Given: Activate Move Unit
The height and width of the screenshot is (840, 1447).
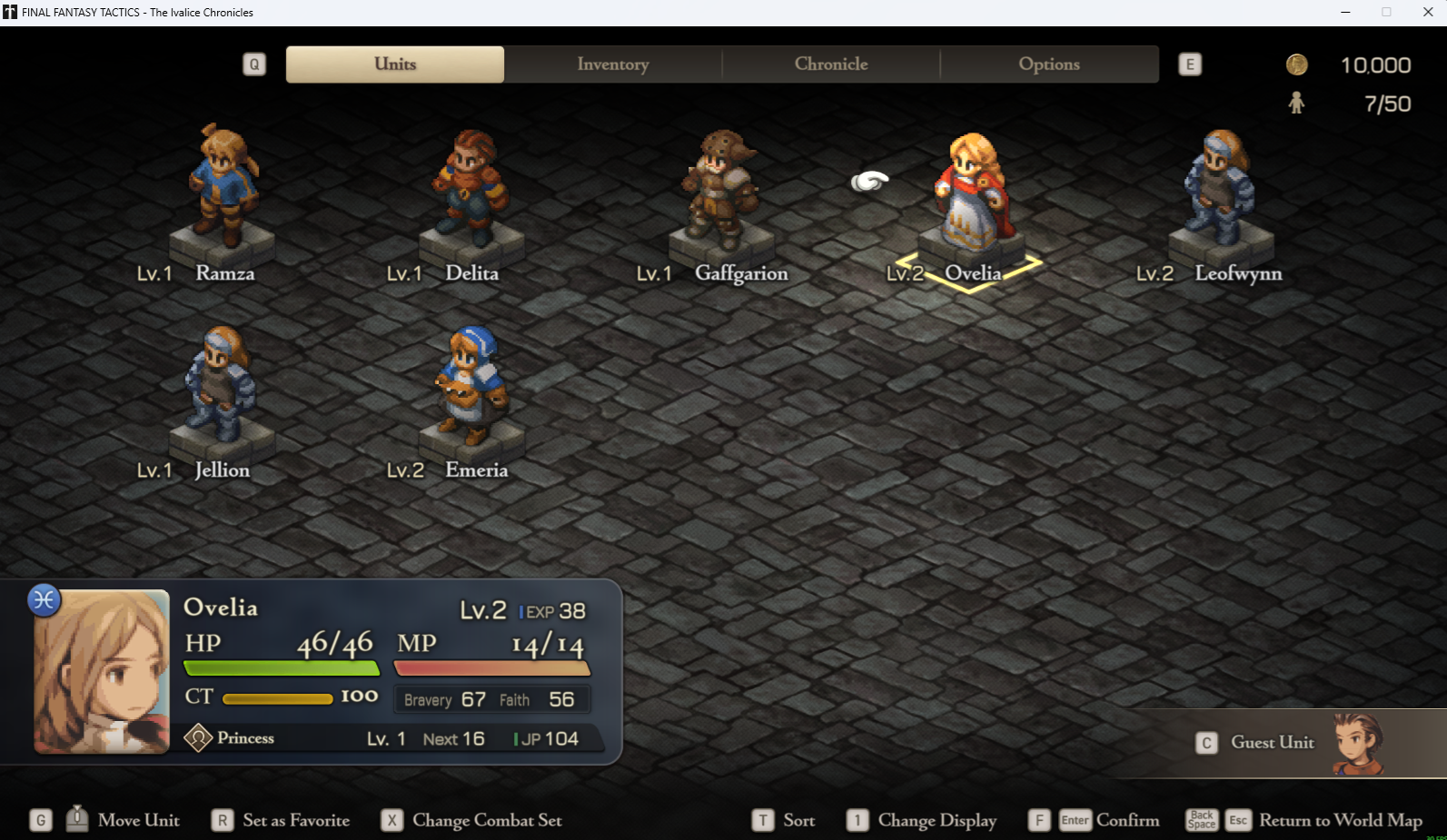Looking at the screenshot, I should pyautogui.click(x=138, y=821).
